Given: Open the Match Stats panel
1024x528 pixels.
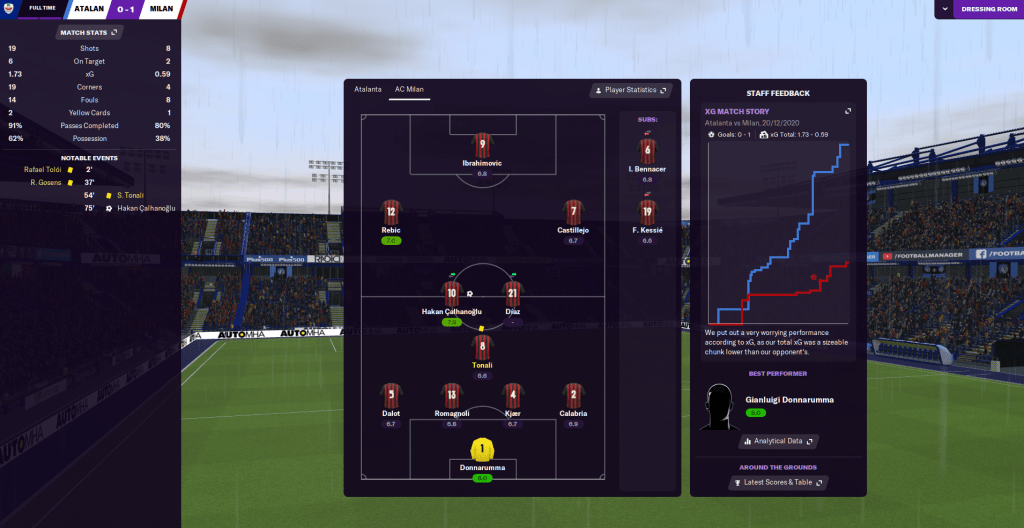Looking at the screenshot, I should 90,32.
